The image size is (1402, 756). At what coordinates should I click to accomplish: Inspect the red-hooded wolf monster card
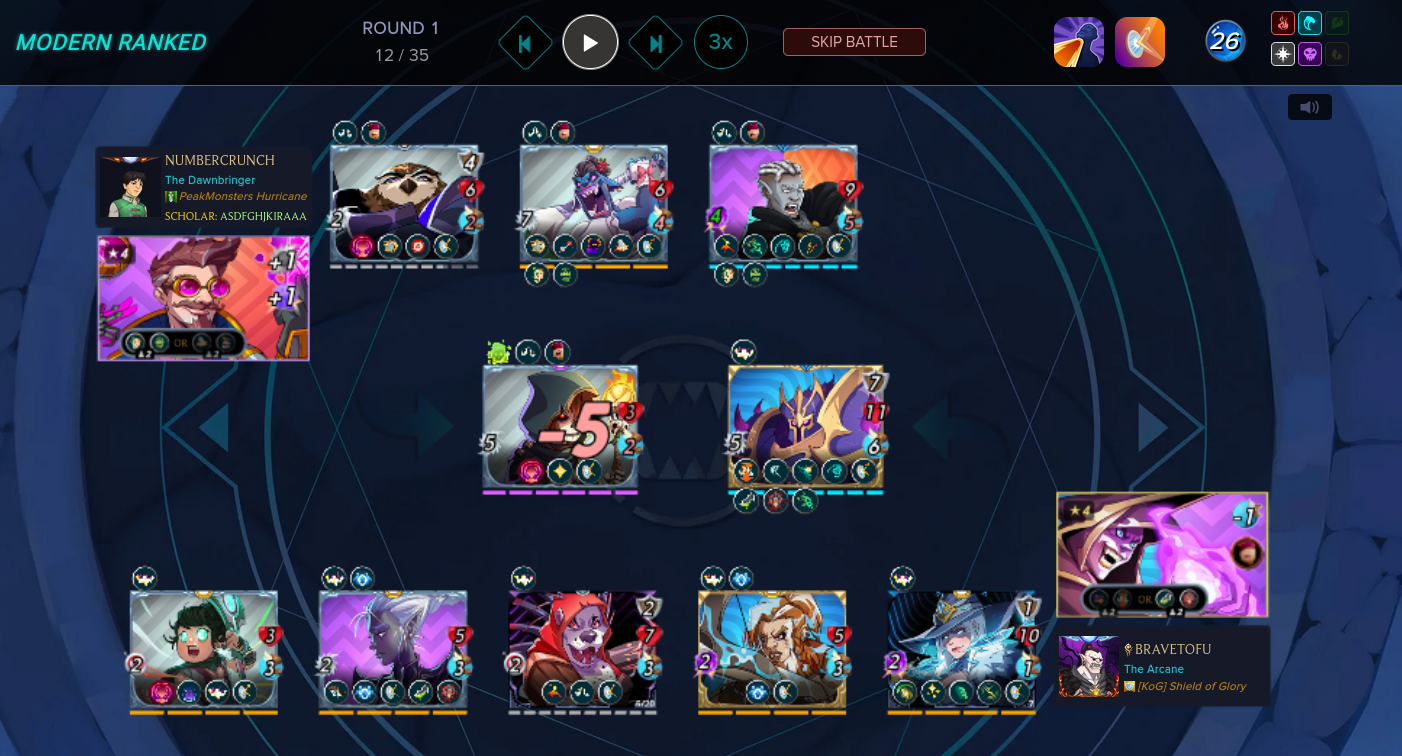point(582,650)
